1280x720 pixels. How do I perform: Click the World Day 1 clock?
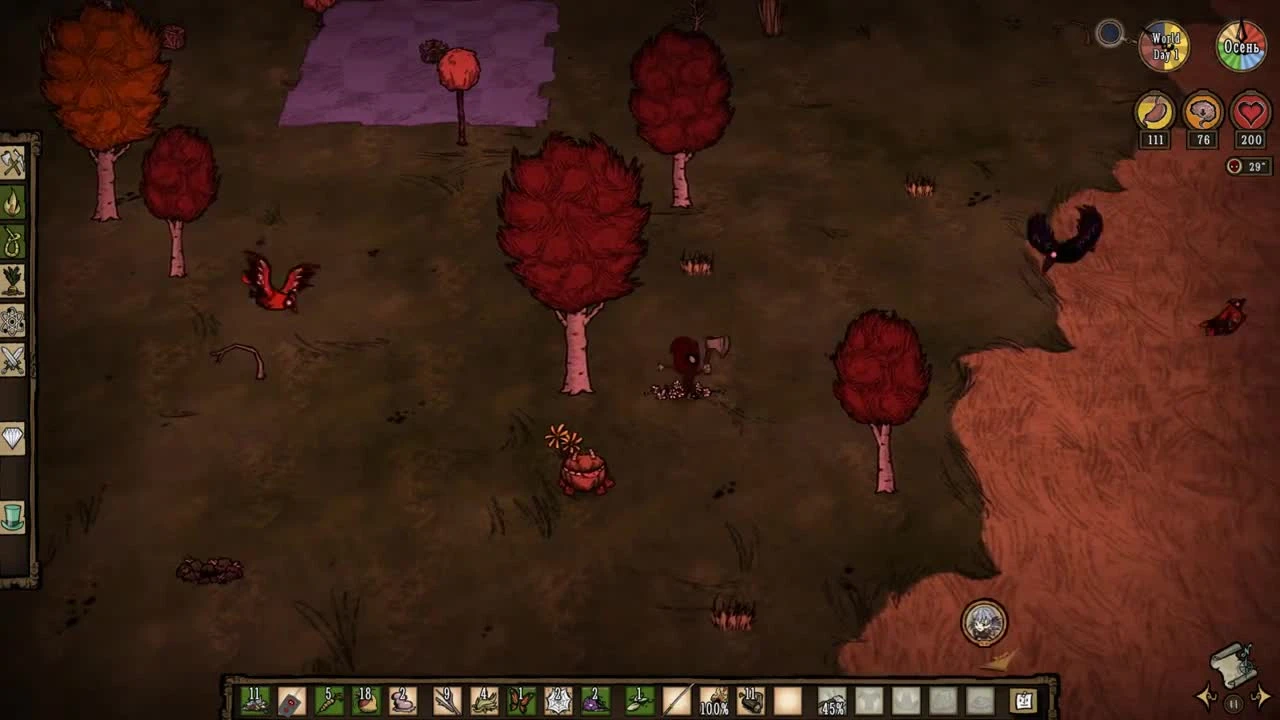pos(1163,43)
